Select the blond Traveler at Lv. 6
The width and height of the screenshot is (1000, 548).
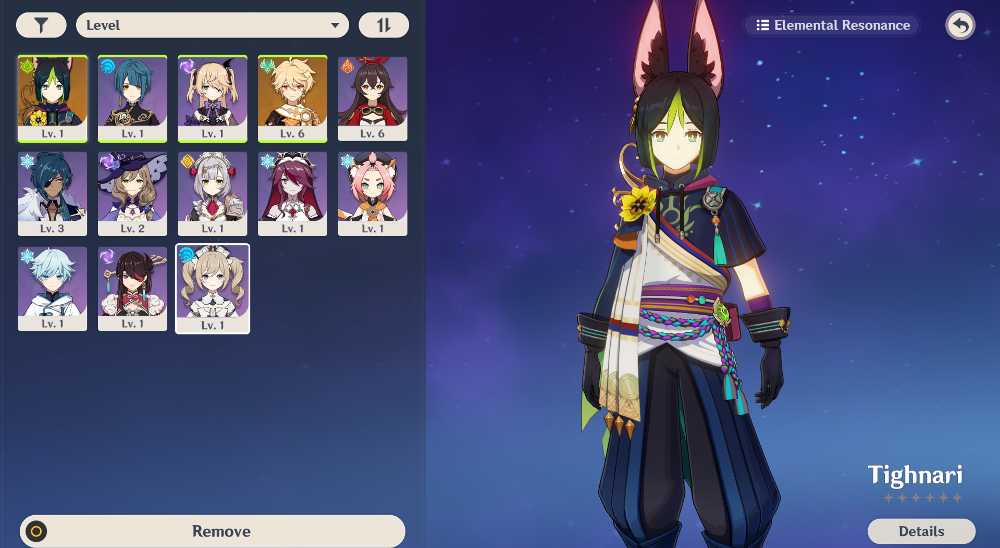click(x=292, y=98)
